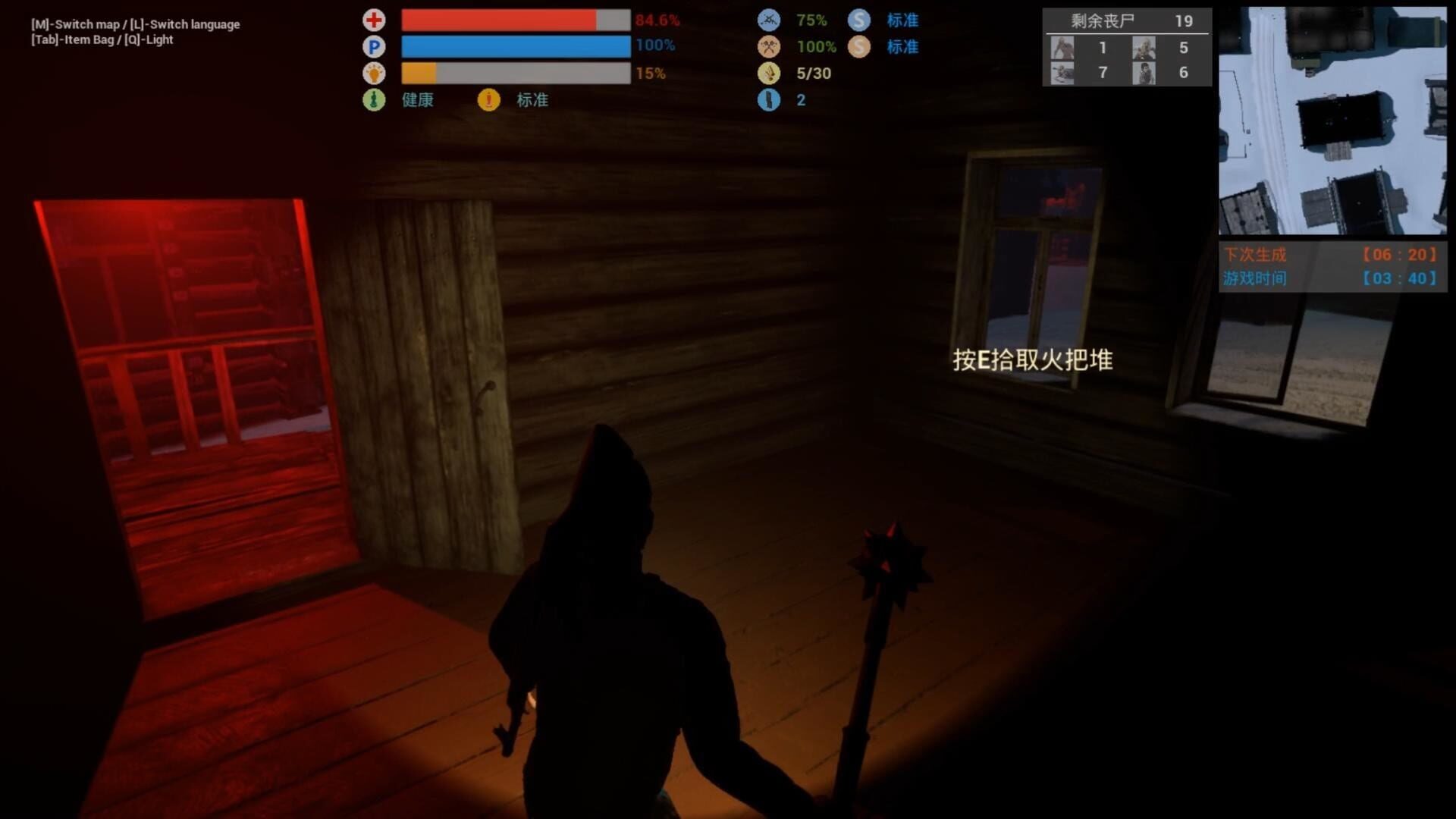Toggle the orange S 标准 mode badge
Viewport: 1456px width, 819px height.
pos(859,47)
